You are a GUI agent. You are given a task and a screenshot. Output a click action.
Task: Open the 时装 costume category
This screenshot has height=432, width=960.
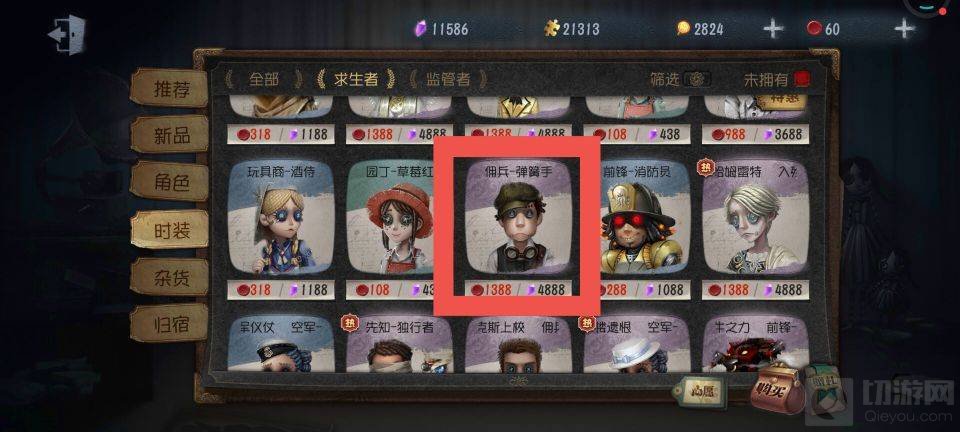pyautogui.click(x=168, y=227)
